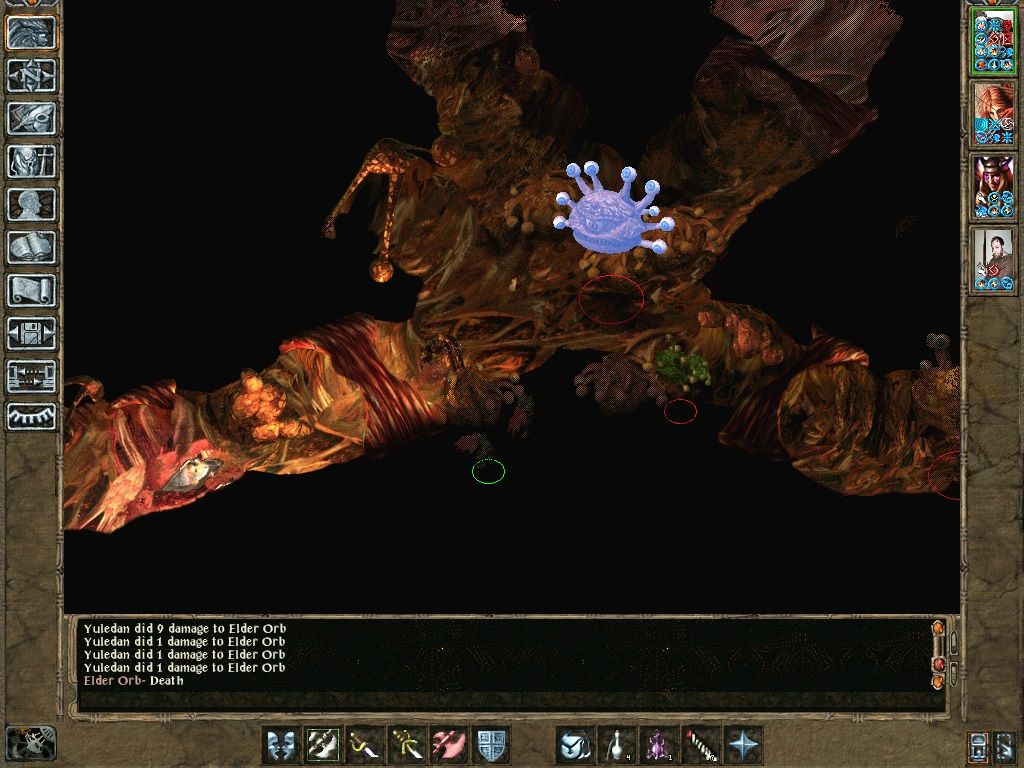Activate the twin-mask talk action
Viewport: 1024px width, 768px height.
pos(281,745)
